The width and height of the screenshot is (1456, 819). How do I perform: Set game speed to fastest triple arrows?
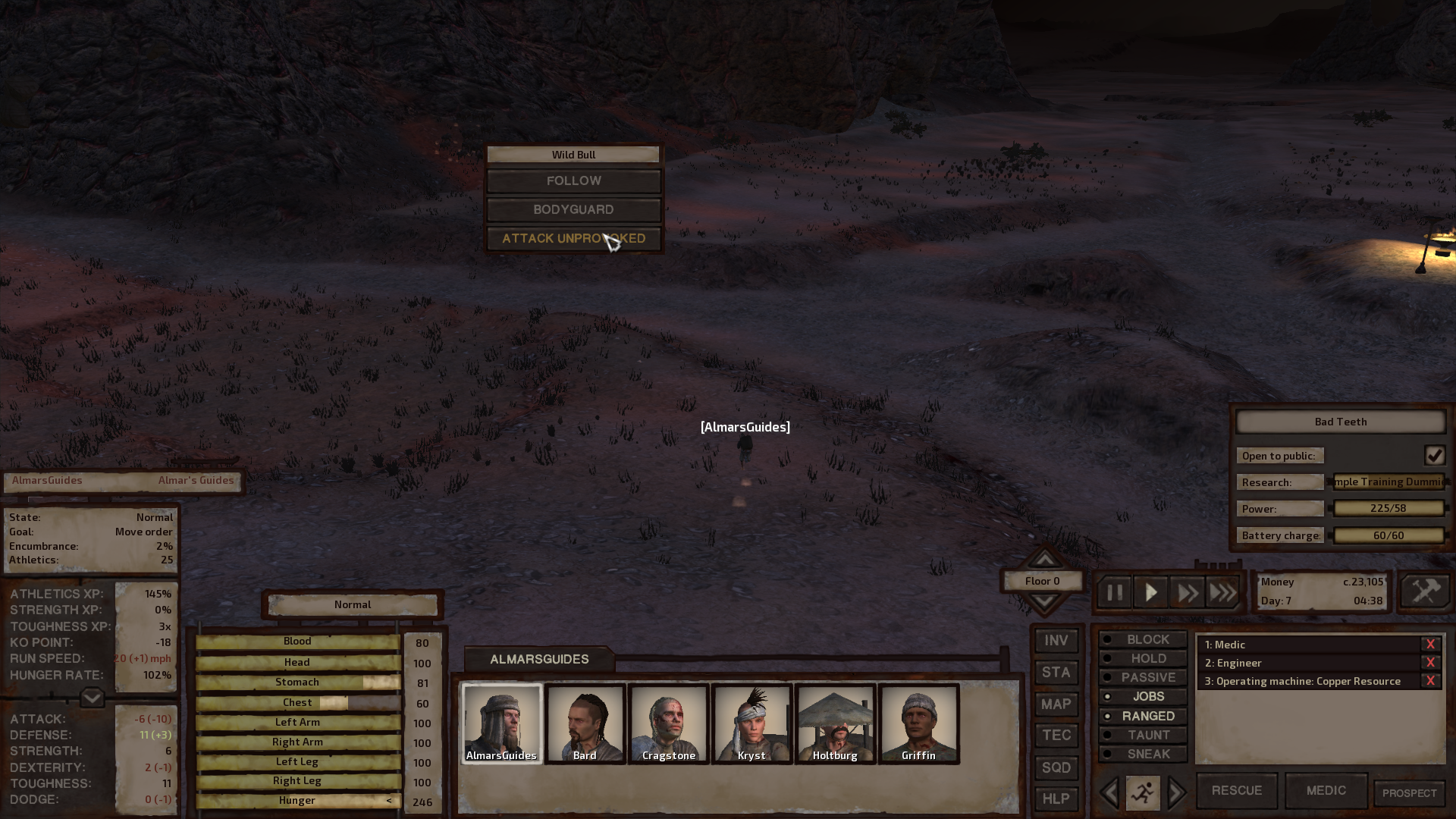[x=1222, y=592]
